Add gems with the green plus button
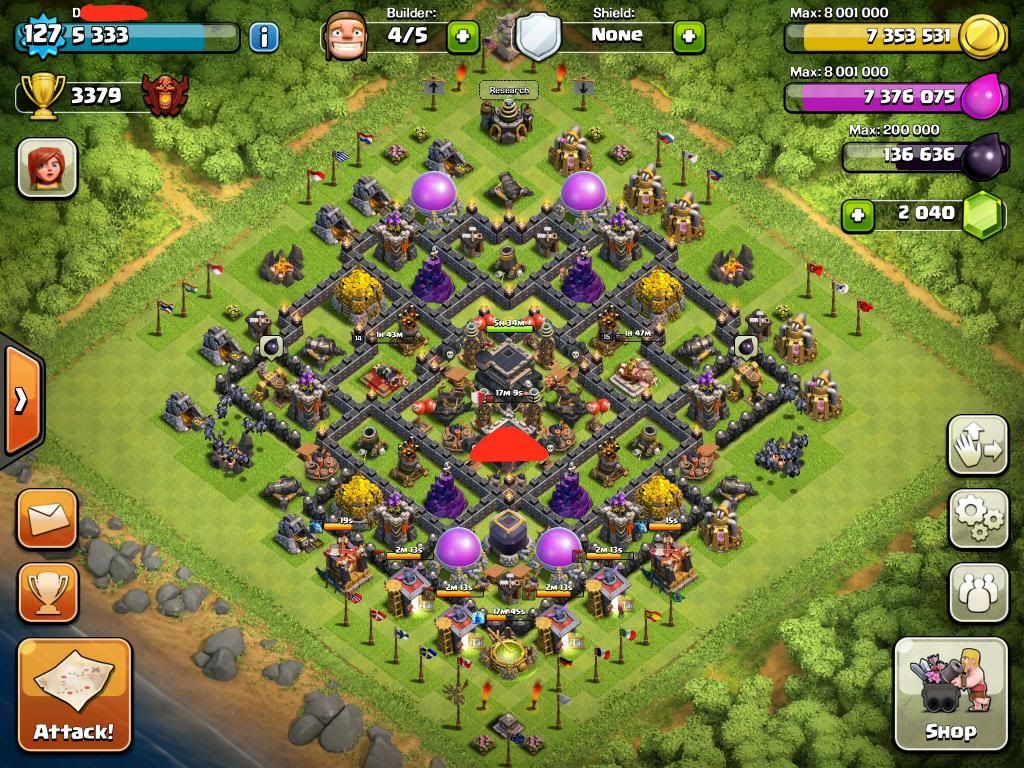 click(855, 214)
